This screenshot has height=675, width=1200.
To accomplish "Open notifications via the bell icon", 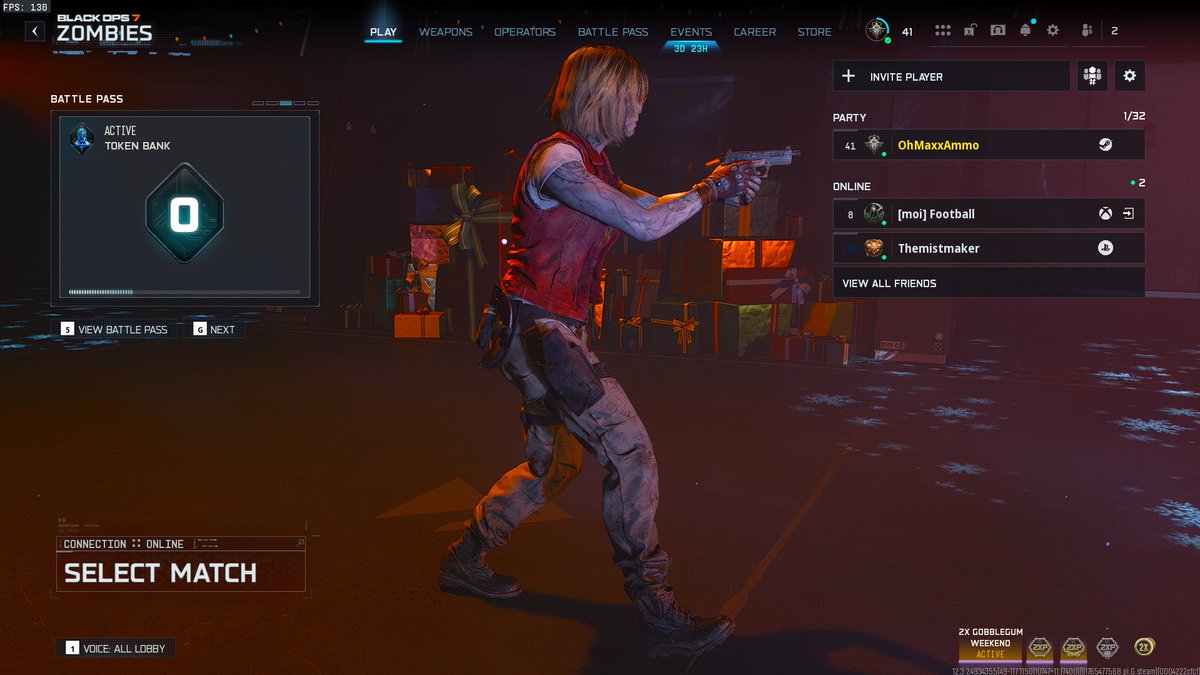I will coord(1025,31).
